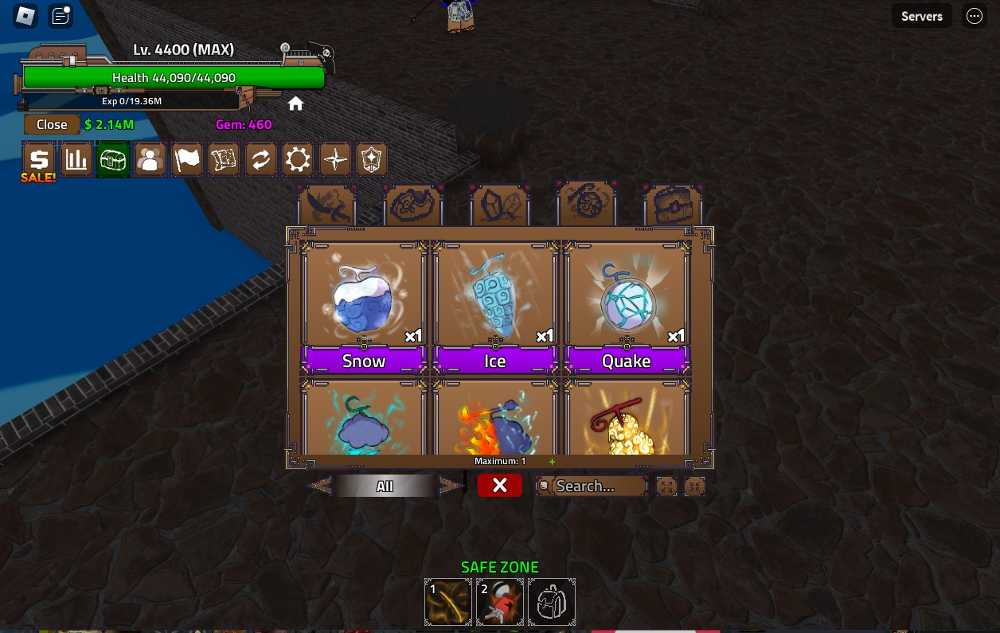The image size is (1000, 633).
Task: Click the inventory Search field
Action: [x=592, y=486]
